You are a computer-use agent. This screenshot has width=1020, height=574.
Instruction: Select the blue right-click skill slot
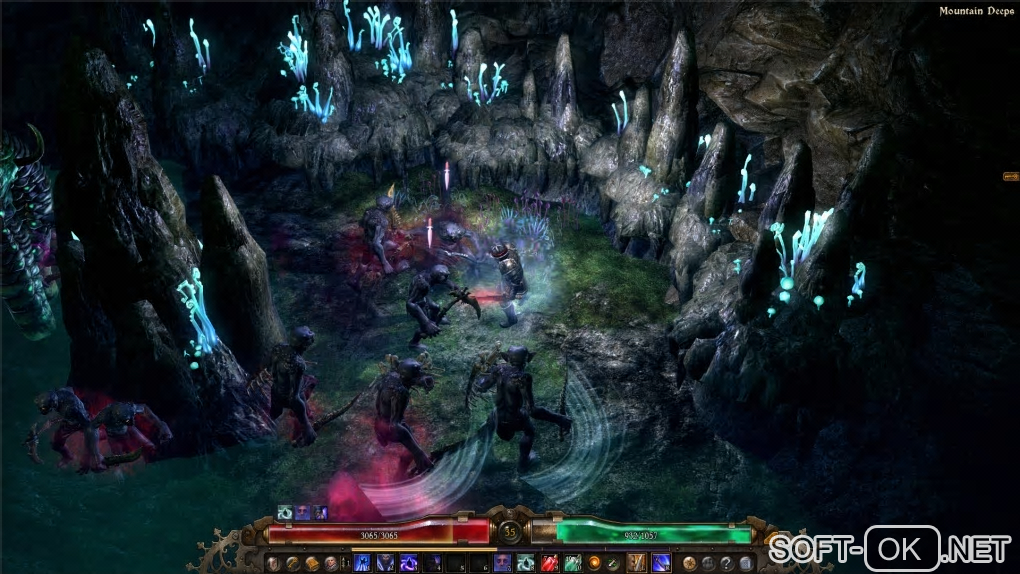point(661,563)
